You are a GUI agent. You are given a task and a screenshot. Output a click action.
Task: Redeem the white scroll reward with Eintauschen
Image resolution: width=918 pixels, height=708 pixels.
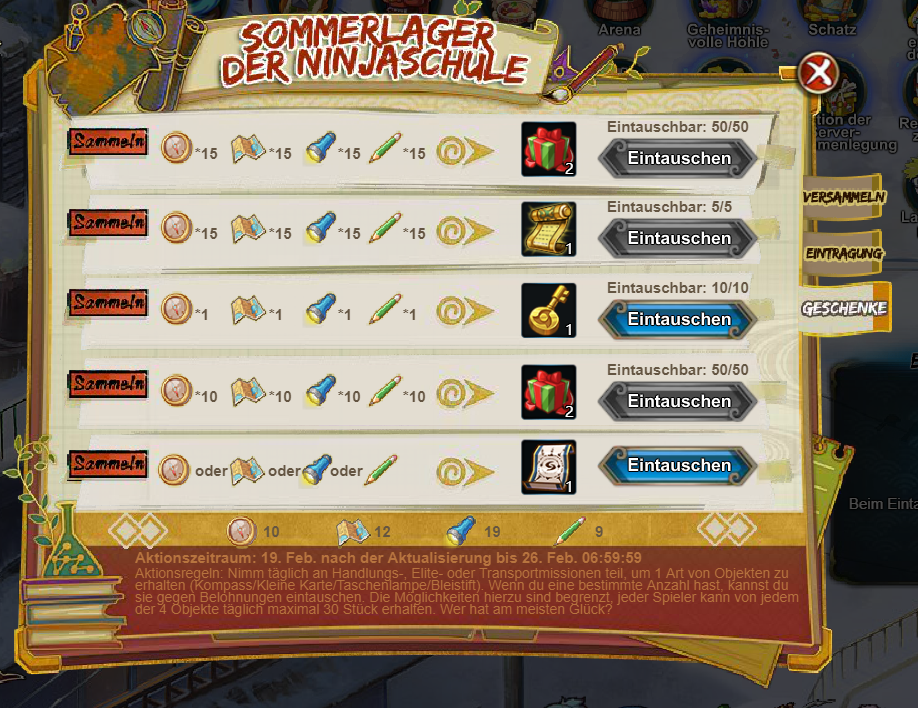[x=678, y=465]
